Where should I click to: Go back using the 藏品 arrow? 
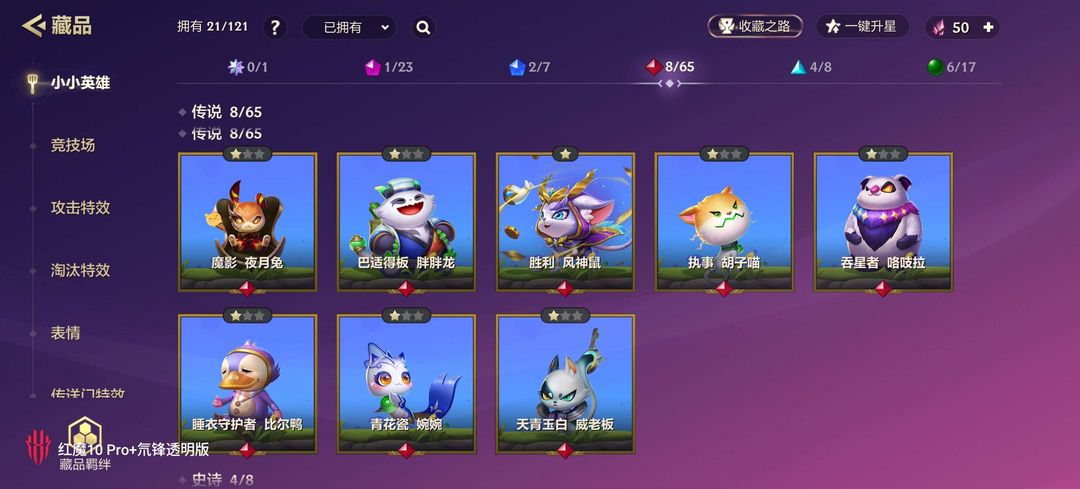point(35,26)
